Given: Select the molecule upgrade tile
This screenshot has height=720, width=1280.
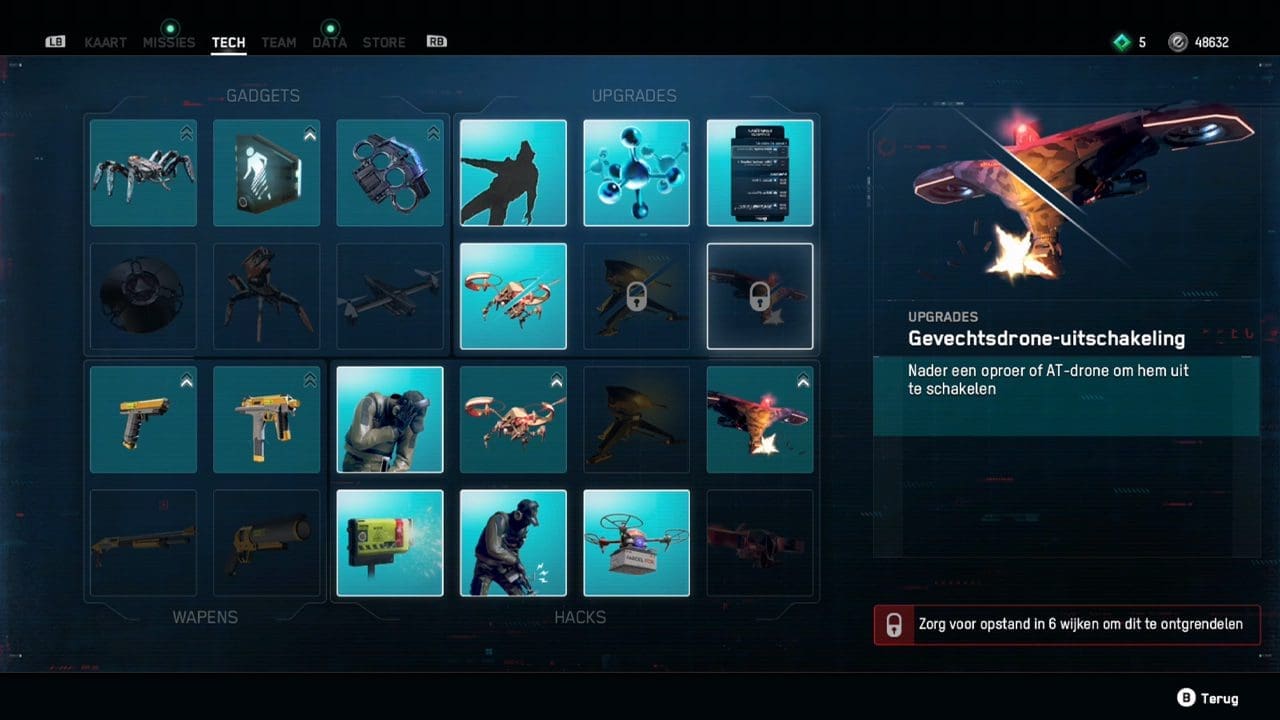Looking at the screenshot, I should coord(636,173).
